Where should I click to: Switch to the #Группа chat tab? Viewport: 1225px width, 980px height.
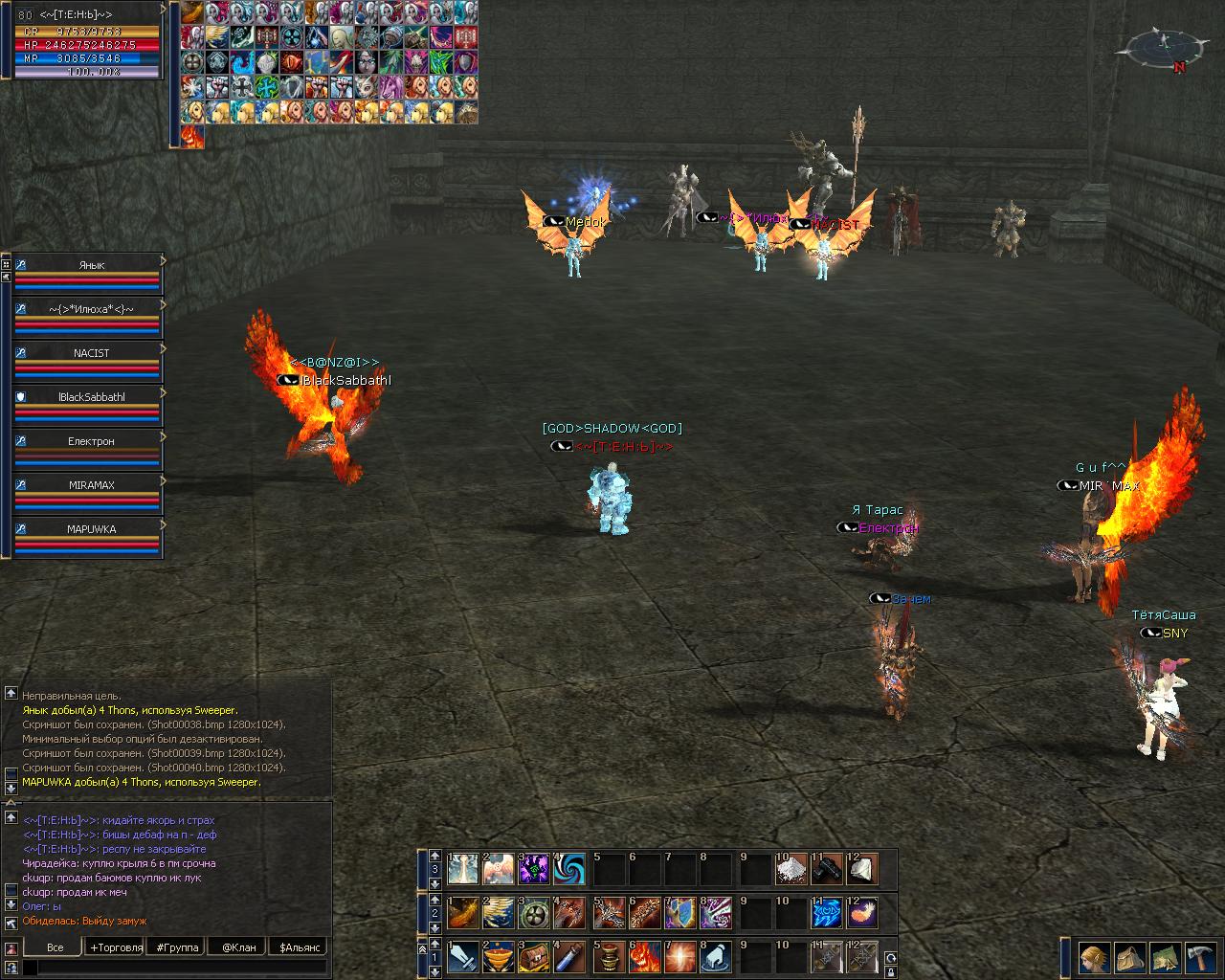coord(178,947)
